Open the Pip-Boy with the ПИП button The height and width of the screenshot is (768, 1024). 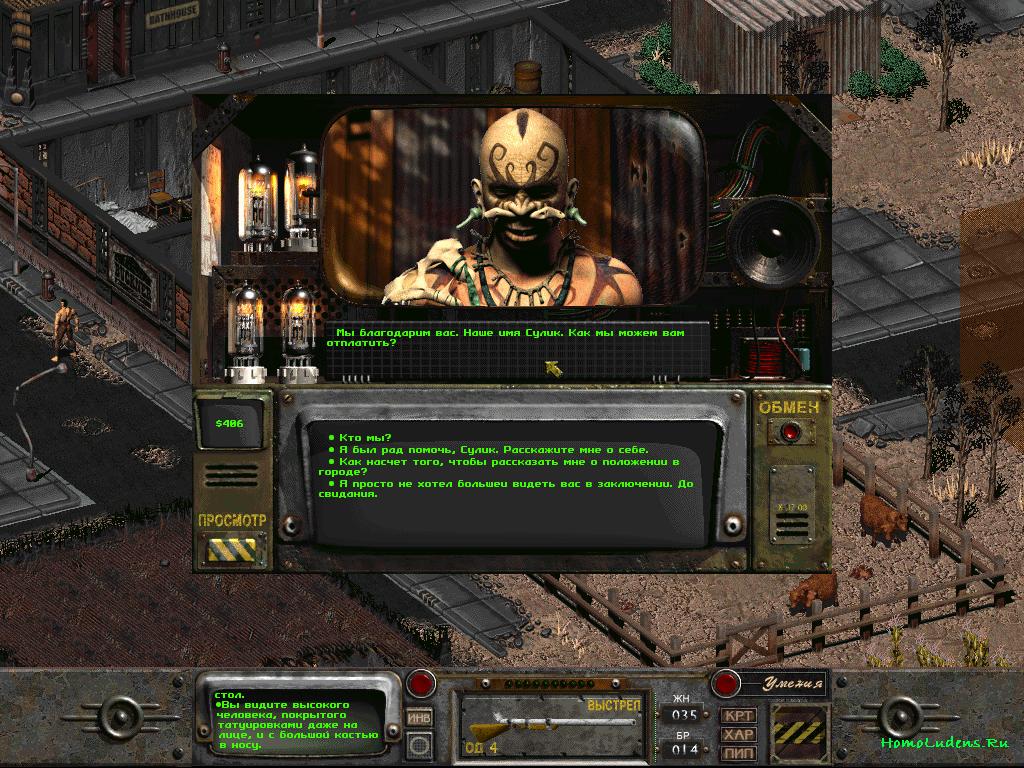[739, 751]
